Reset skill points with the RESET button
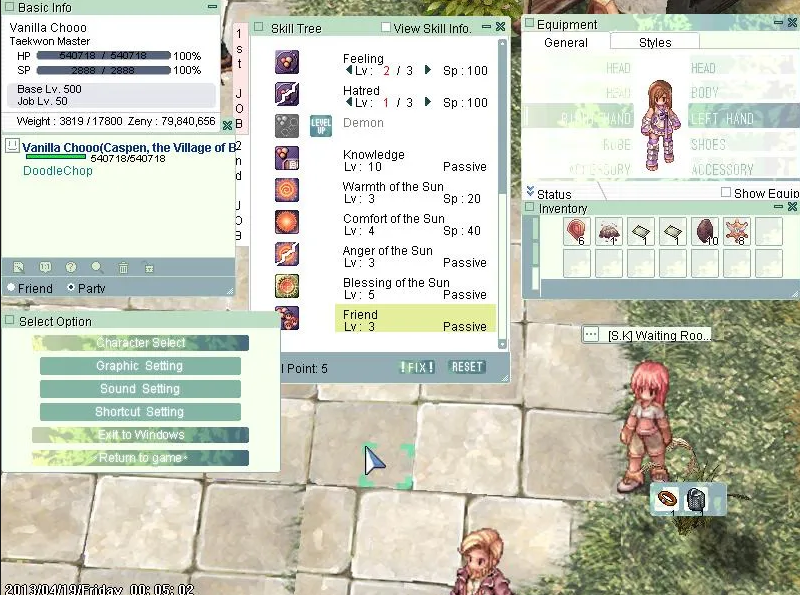This screenshot has width=800, height=595. tap(467, 367)
